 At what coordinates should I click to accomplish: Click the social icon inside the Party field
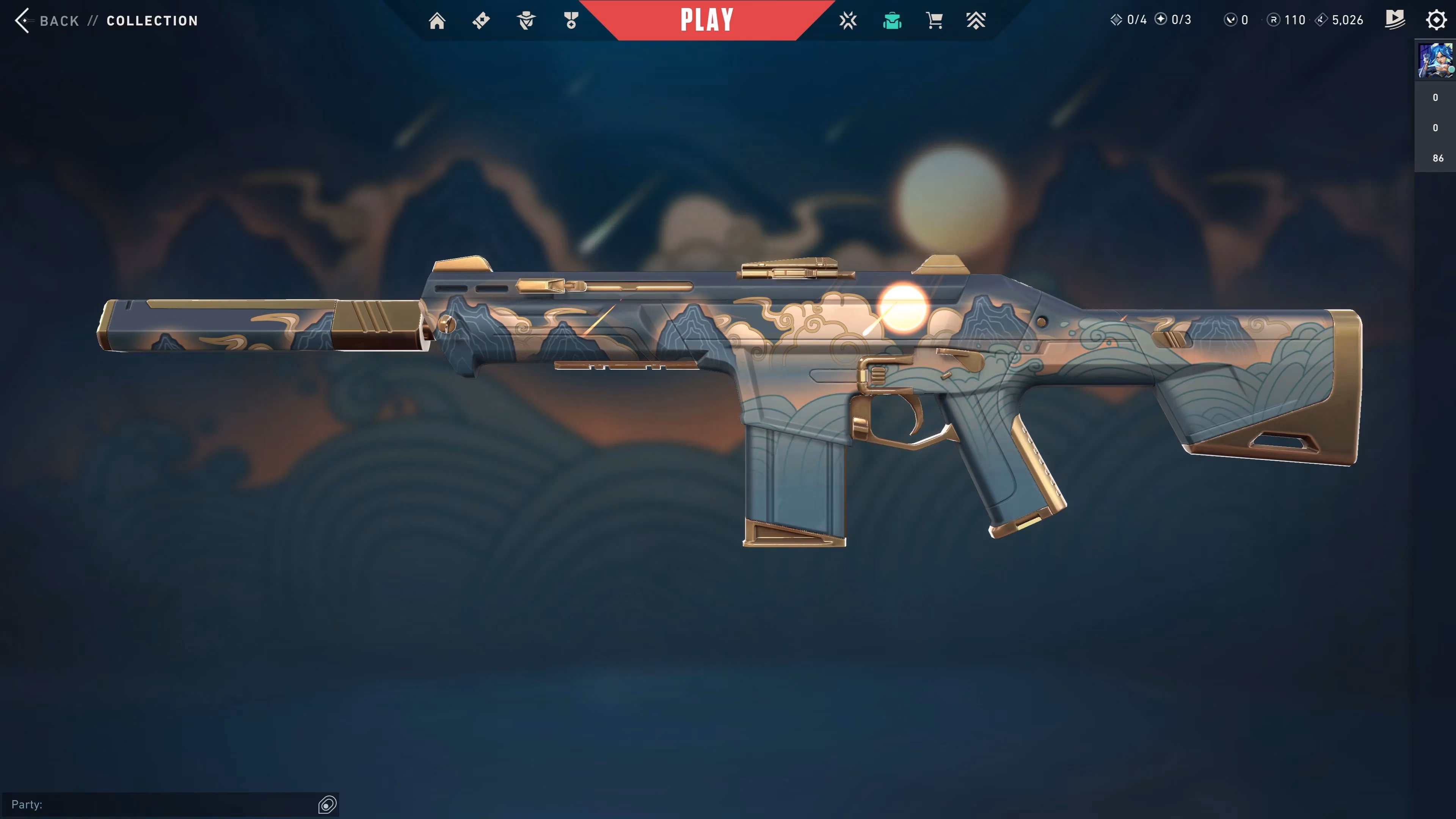tap(327, 804)
